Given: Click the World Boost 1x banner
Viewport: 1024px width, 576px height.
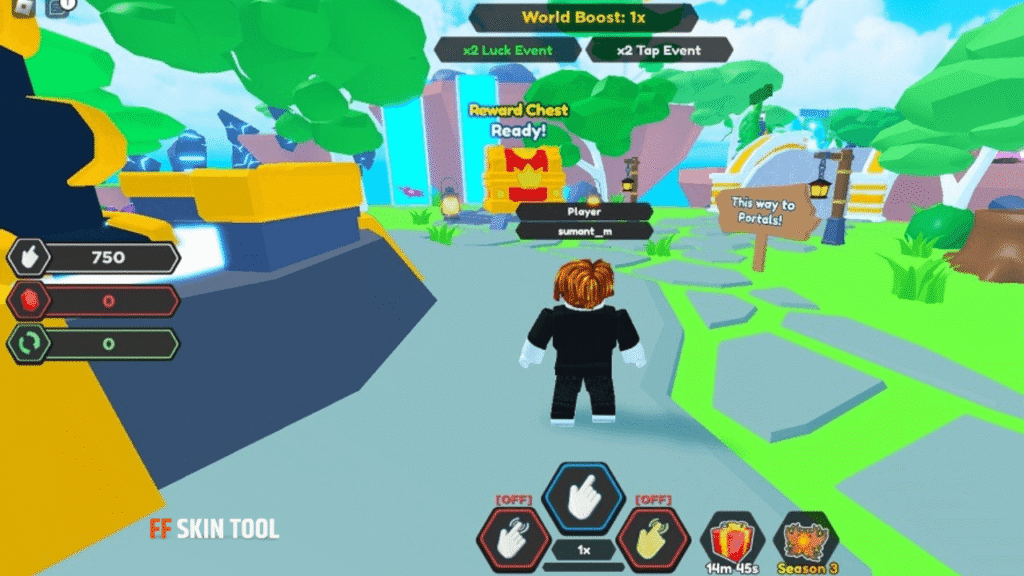Looking at the screenshot, I should (583, 18).
